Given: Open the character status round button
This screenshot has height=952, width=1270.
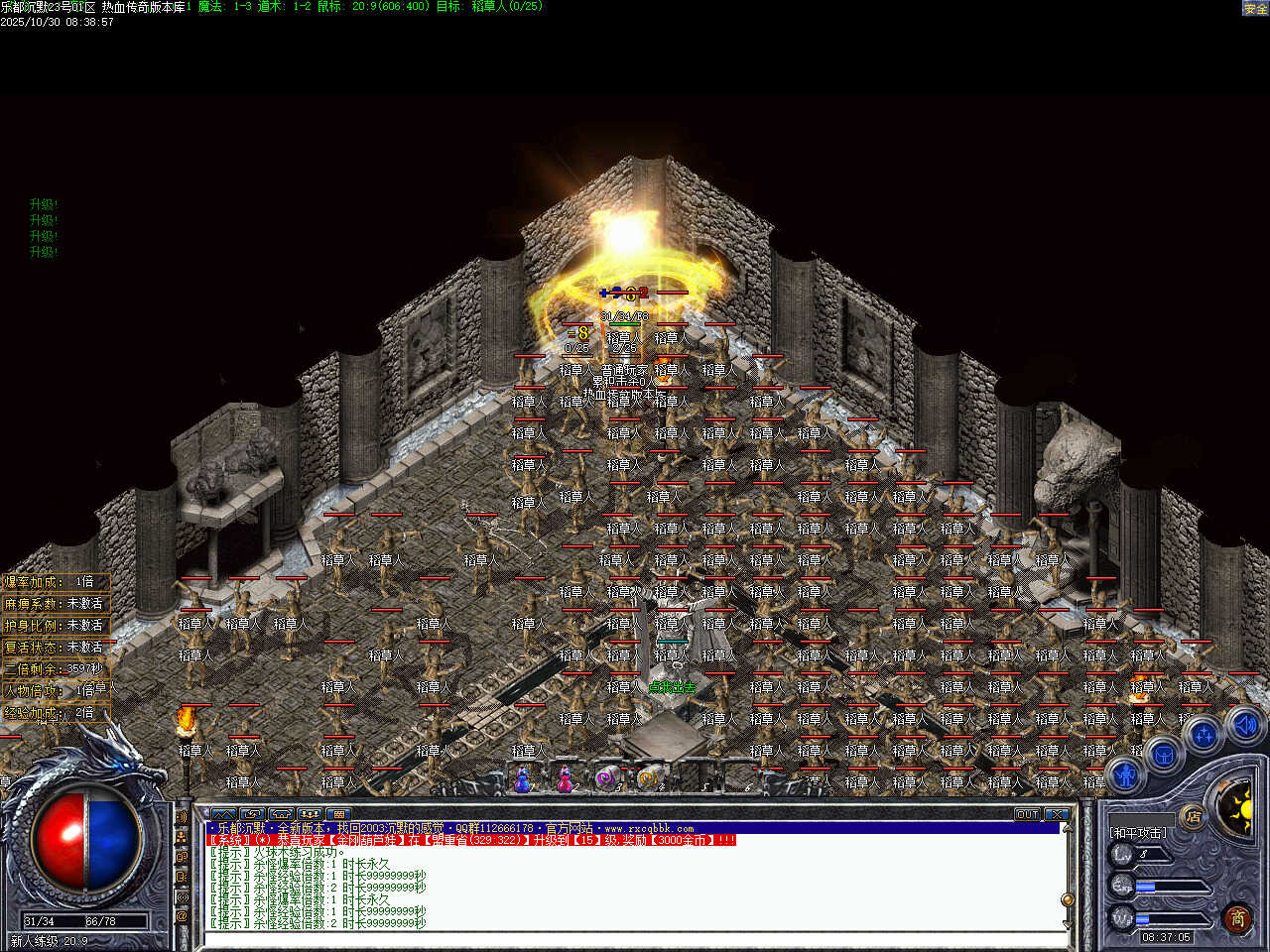Looking at the screenshot, I should 1124,774.
